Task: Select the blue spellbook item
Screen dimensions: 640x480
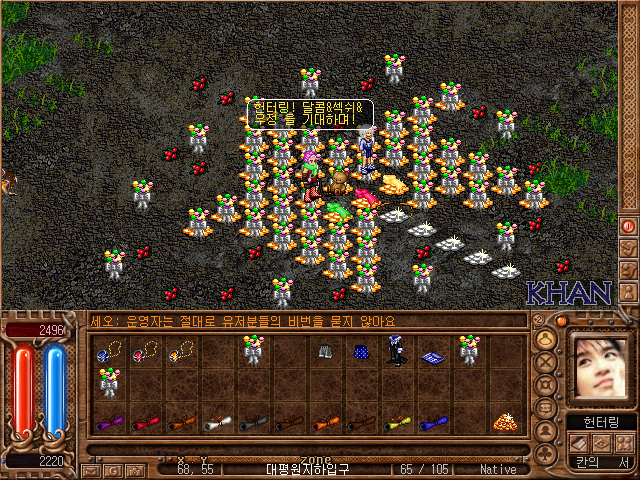Action: click(433, 356)
